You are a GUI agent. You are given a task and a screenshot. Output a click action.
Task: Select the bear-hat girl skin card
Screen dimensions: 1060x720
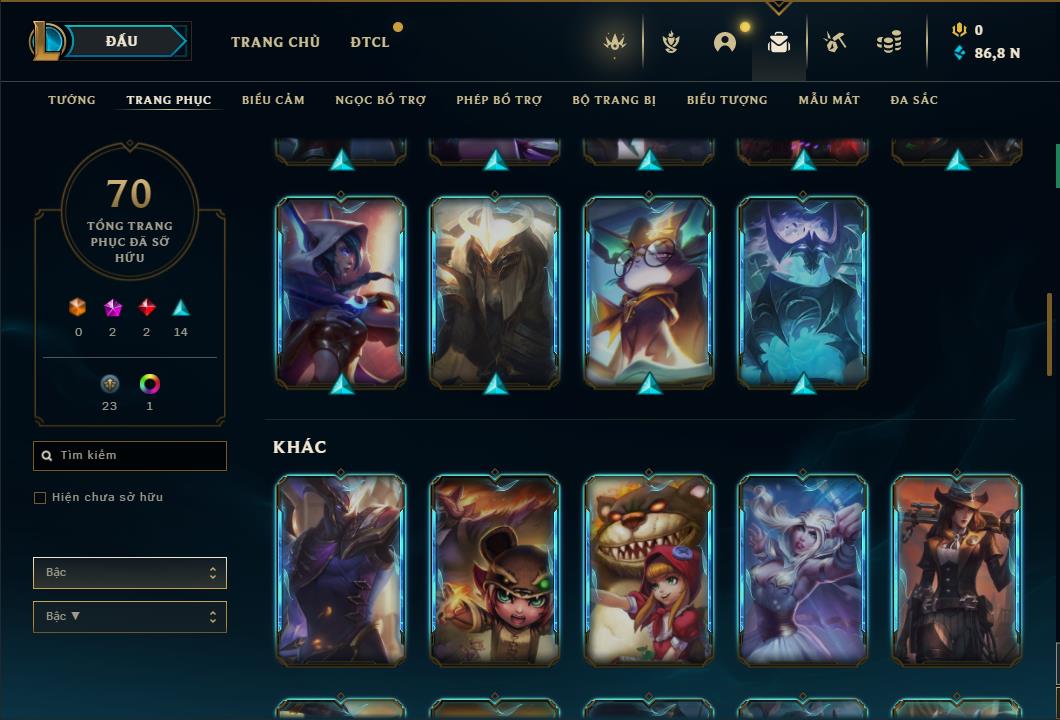(495, 569)
